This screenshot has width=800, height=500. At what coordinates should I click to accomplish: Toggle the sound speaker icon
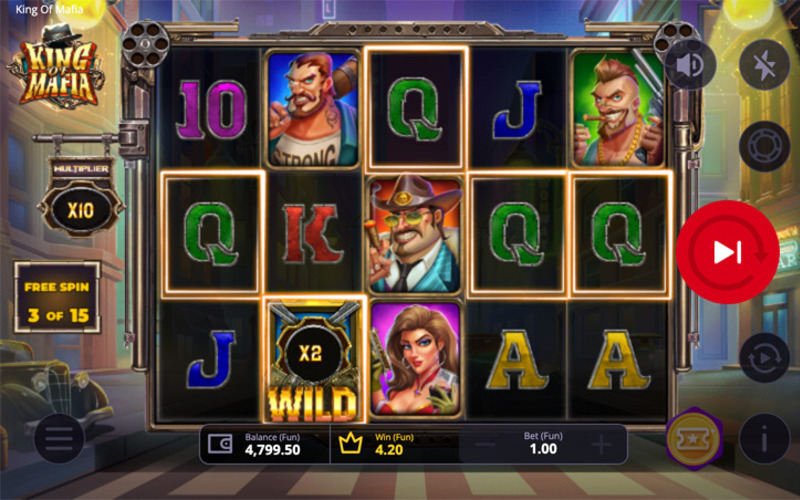click(x=690, y=65)
